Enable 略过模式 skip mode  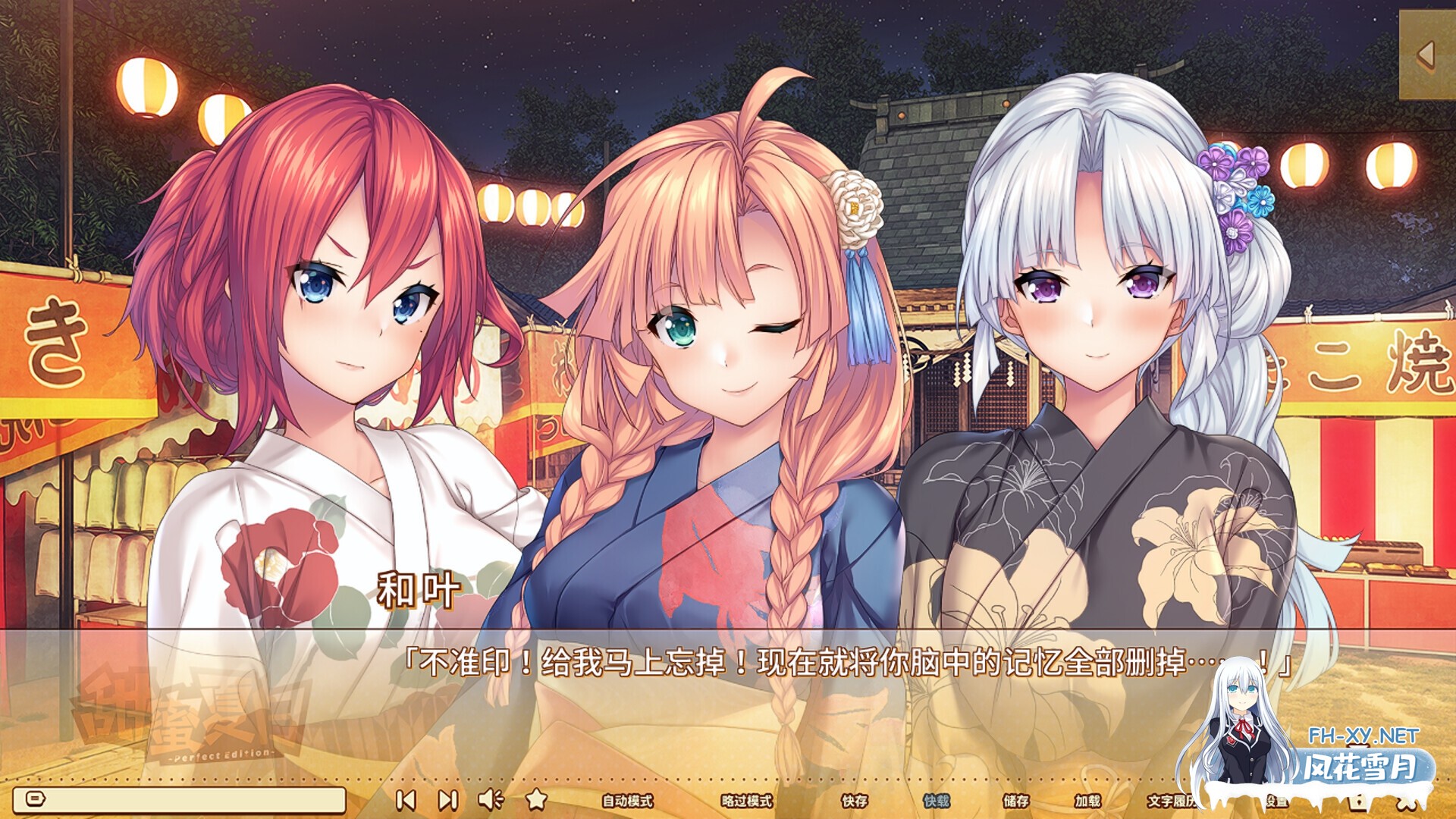(747, 800)
